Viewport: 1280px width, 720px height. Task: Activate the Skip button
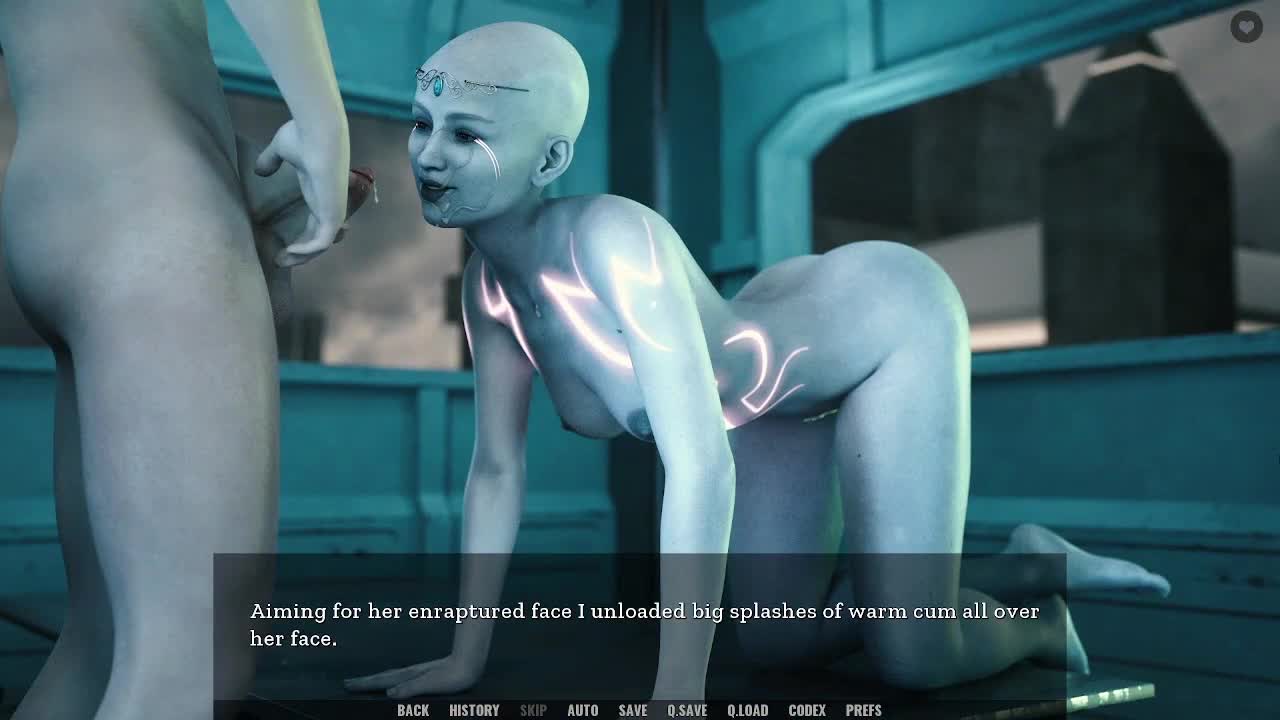coord(533,710)
